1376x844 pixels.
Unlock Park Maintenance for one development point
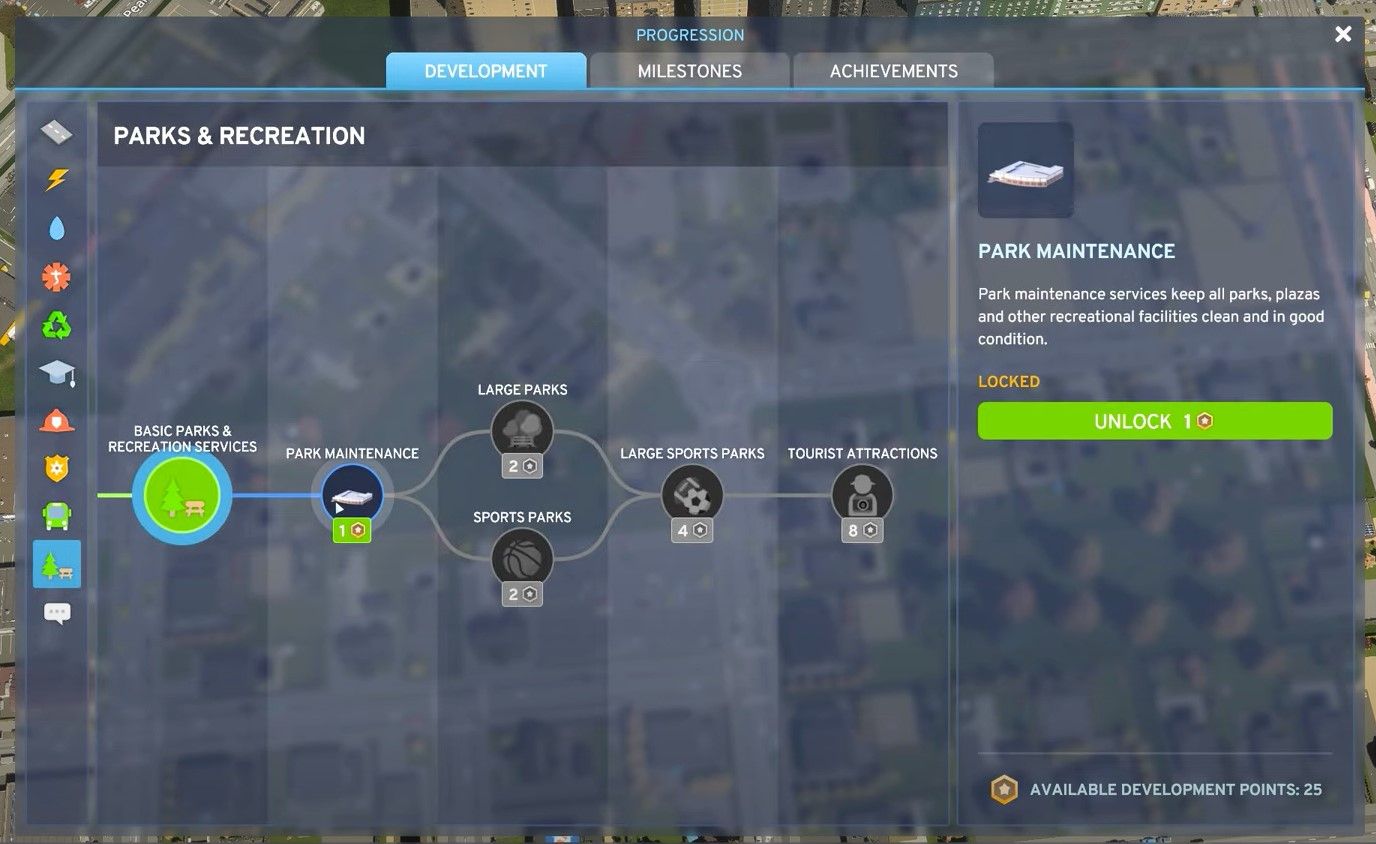click(x=1155, y=421)
